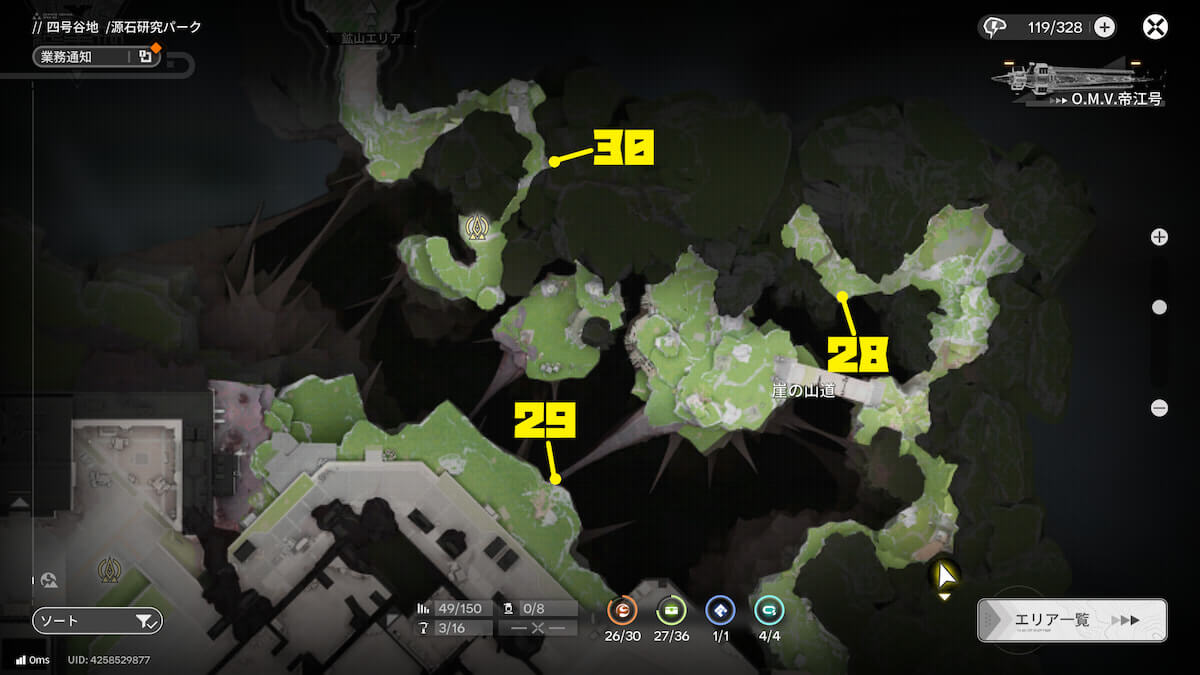
Task: Select the teleport marker in the facility
Action: pyautogui.click(x=108, y=570)
